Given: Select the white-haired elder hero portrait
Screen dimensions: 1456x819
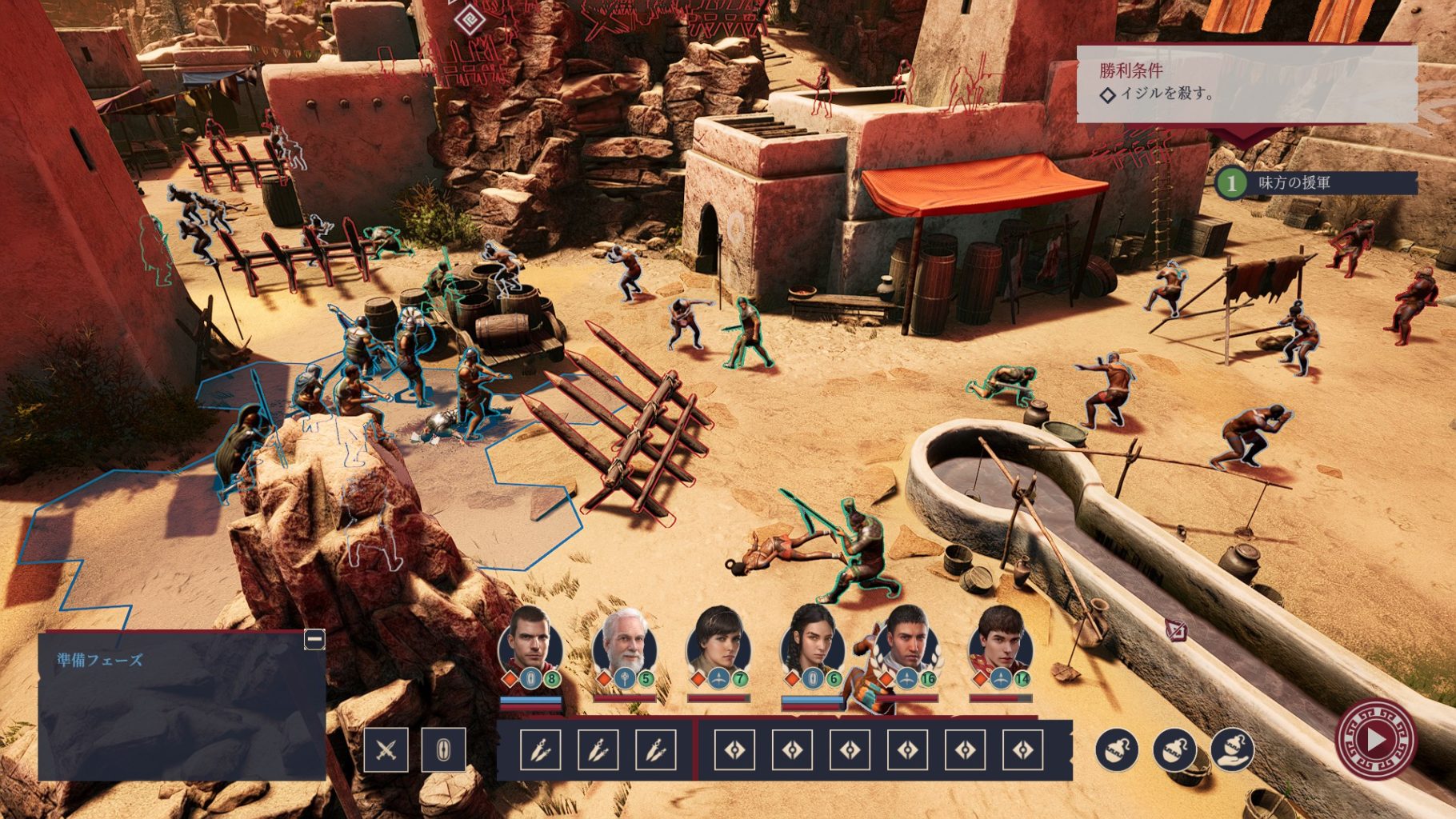Looking at the screenshot, I should tap(625, 644).
